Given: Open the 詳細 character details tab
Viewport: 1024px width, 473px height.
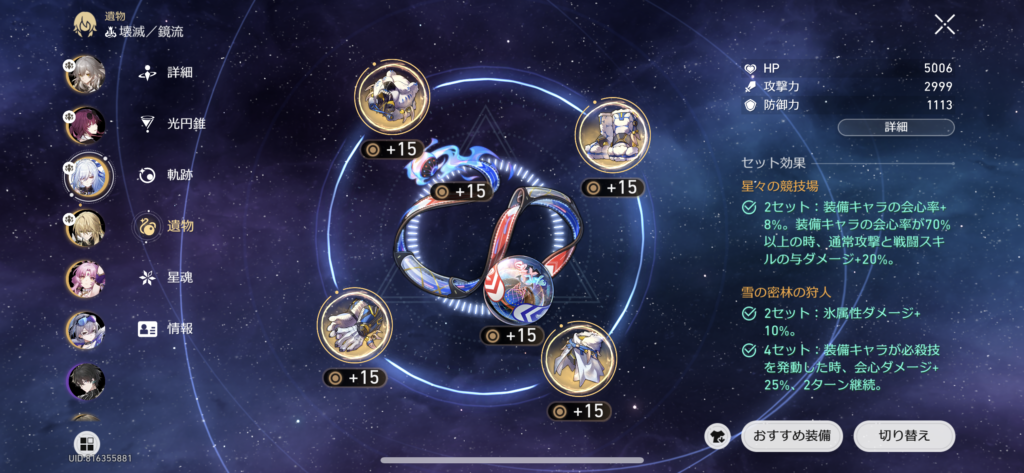Looking at the screenshot, I should [168, 73].
